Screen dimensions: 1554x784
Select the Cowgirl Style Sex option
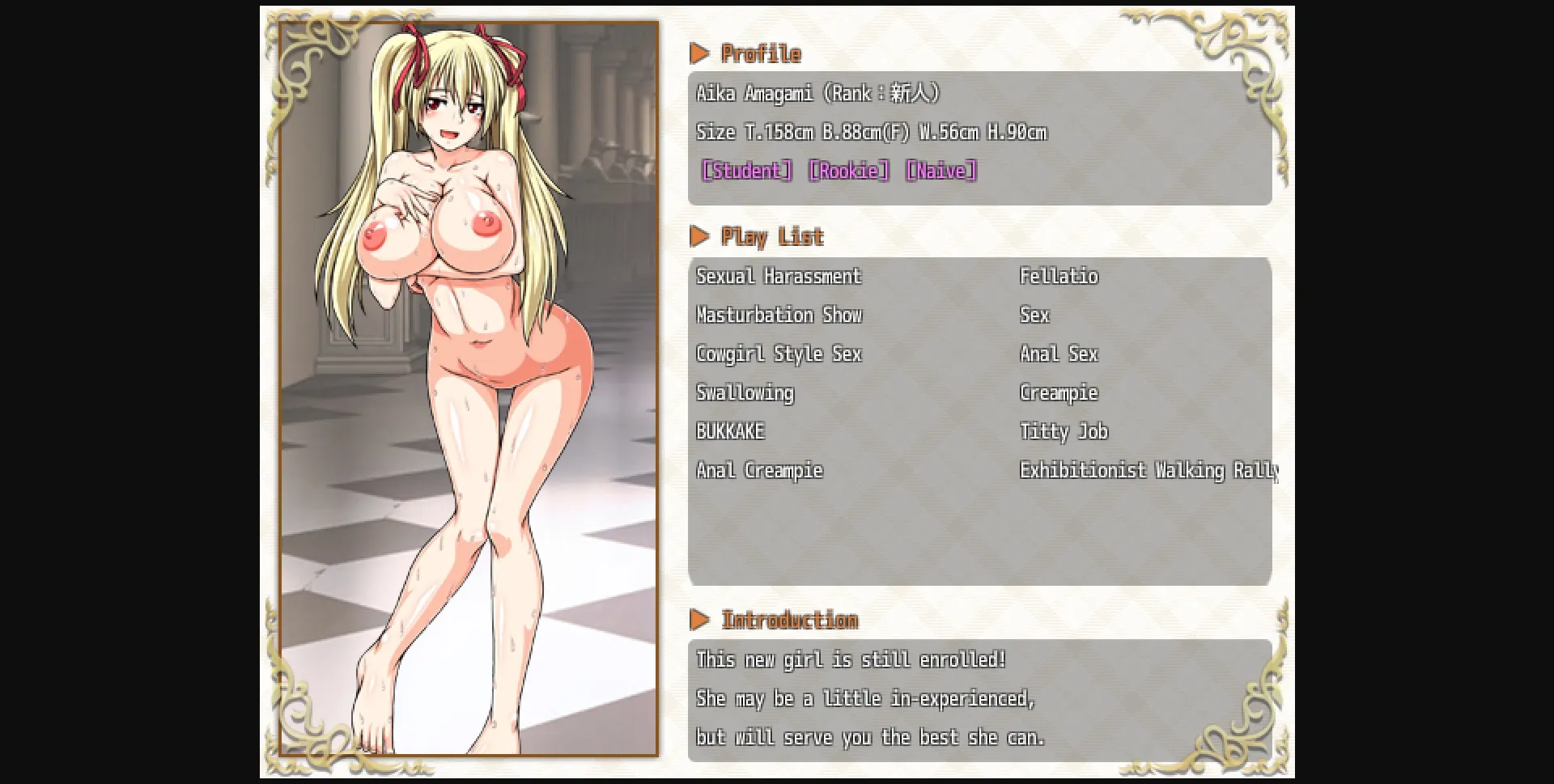coord(779,354)
